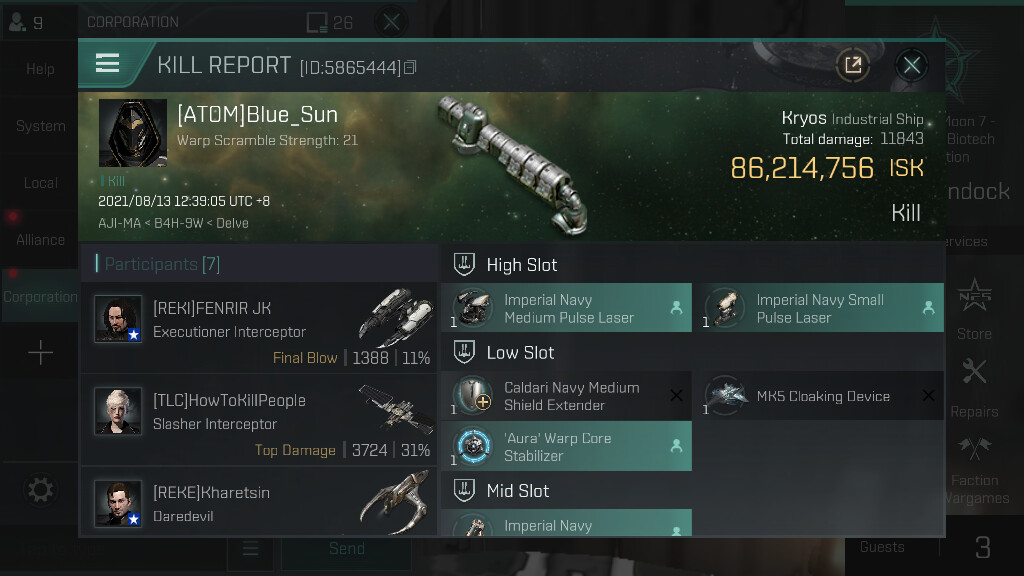1024x576 pixels.
Task: Copy the kill report ID
Action: tap(410, 68)
